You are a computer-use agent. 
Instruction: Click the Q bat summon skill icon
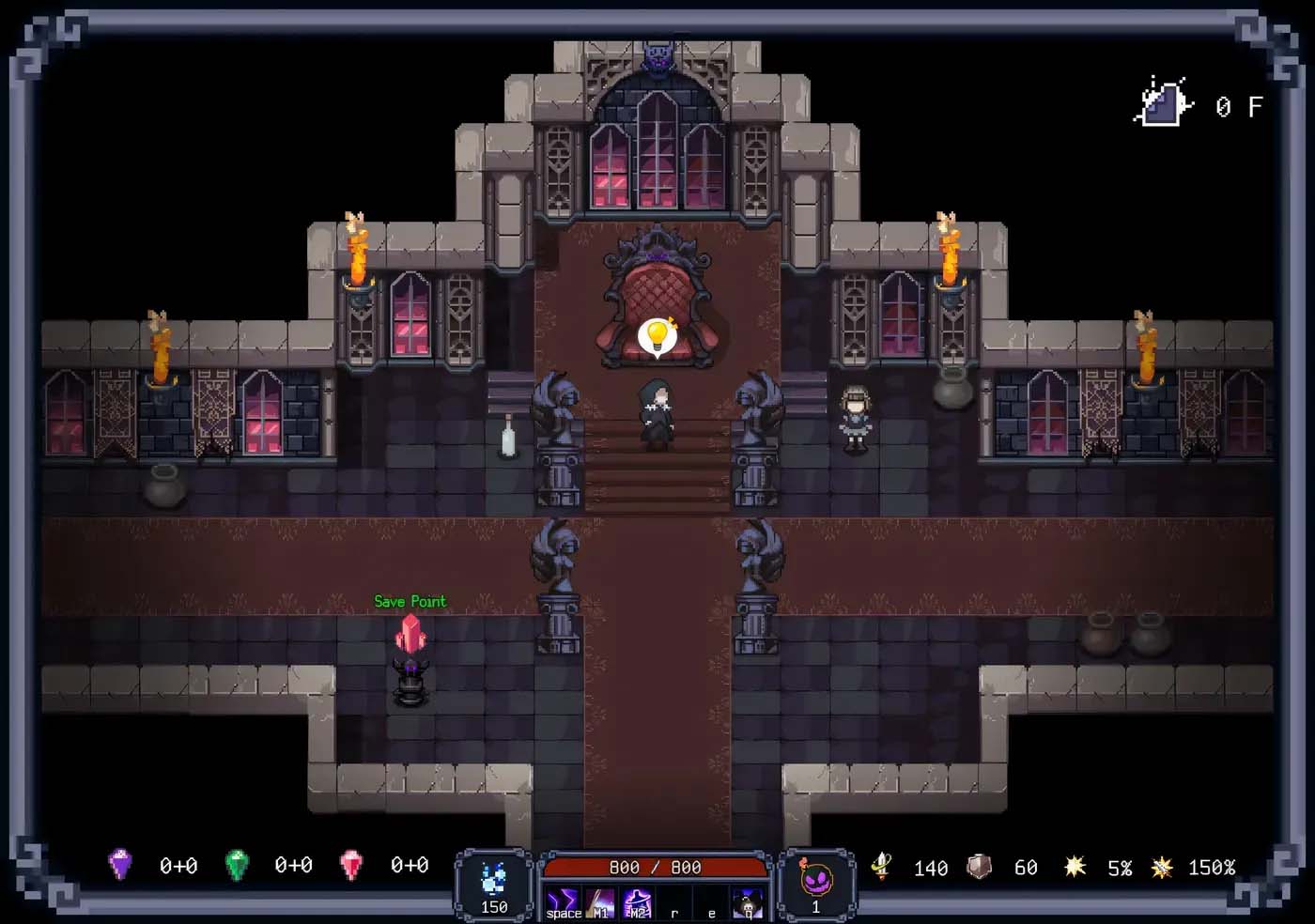coord(748,903)
